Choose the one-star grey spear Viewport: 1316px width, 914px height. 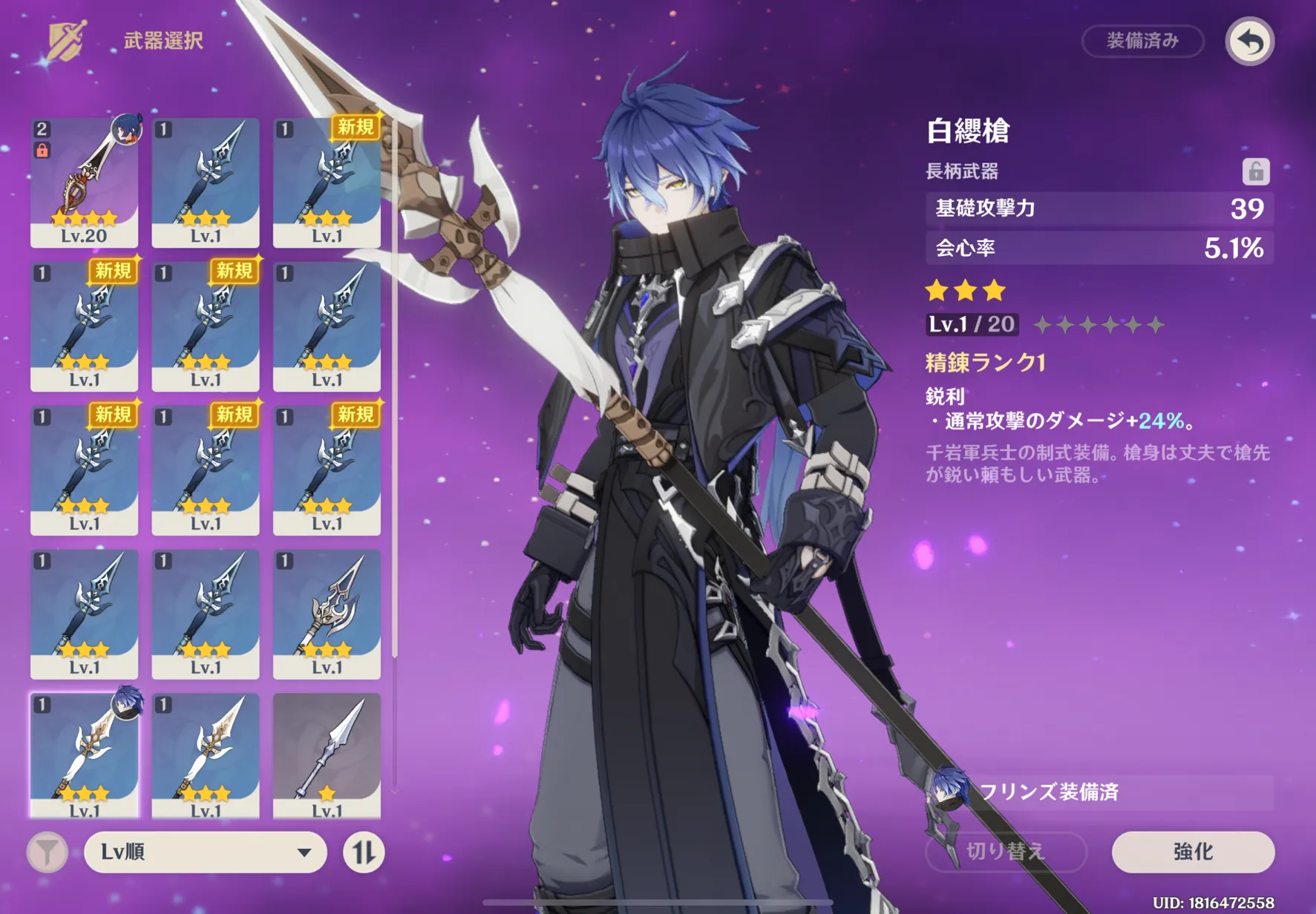pos(327,755)
